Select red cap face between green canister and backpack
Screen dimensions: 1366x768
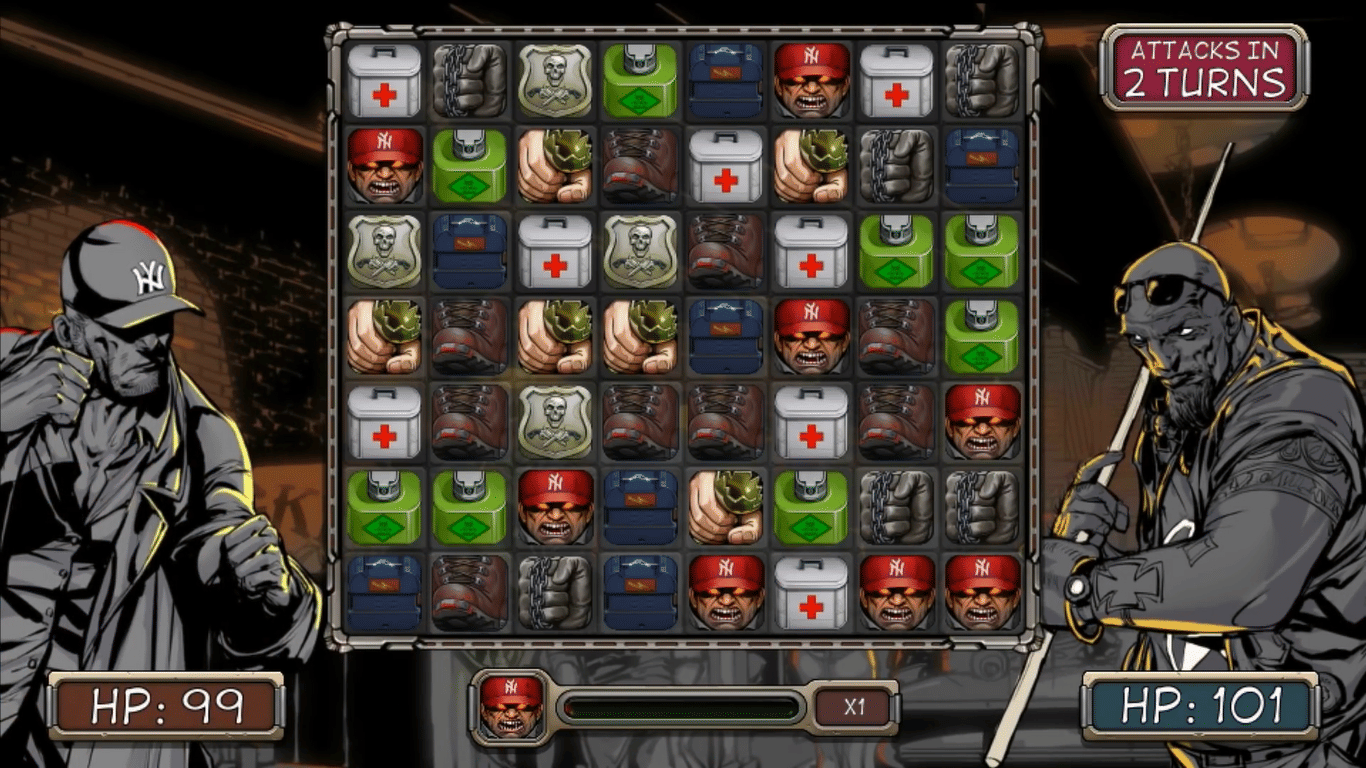[555, 506]
